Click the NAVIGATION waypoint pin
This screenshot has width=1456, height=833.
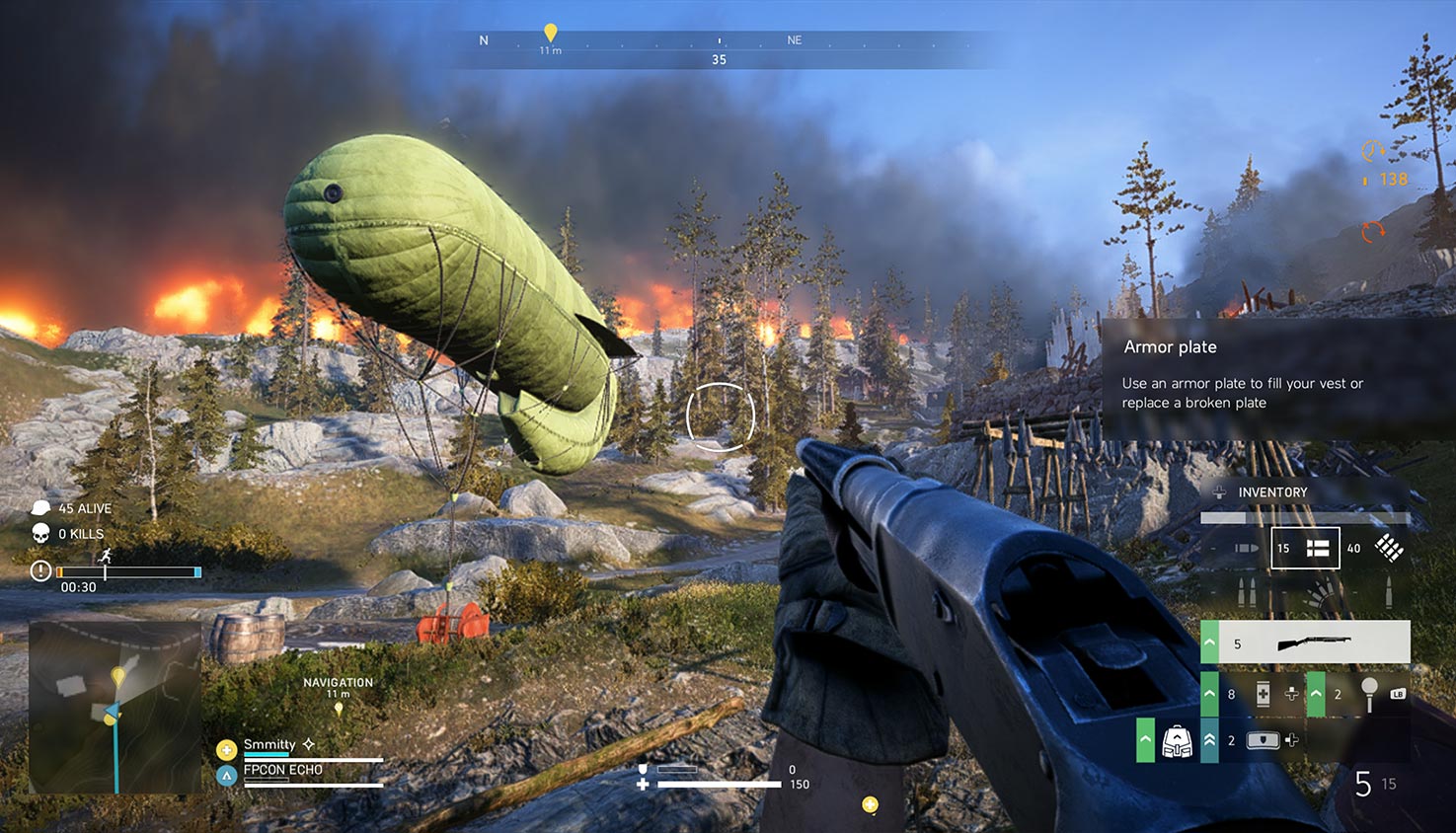point(339,708)
